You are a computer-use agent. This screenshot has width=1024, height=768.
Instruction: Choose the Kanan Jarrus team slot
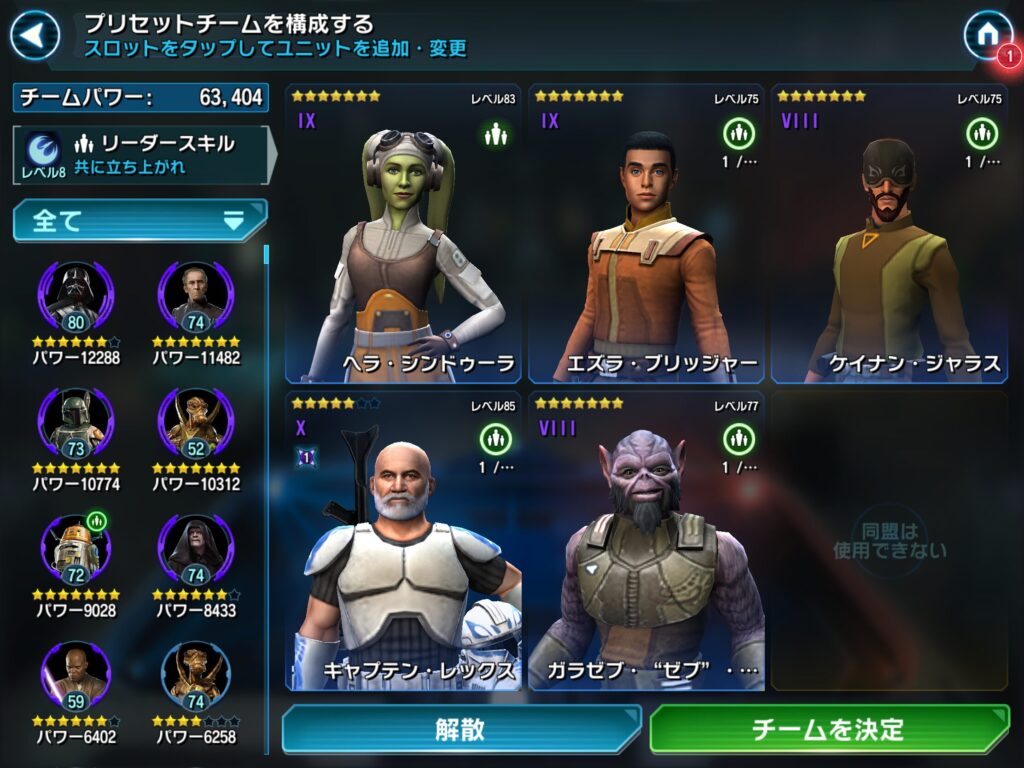[889, 235]
